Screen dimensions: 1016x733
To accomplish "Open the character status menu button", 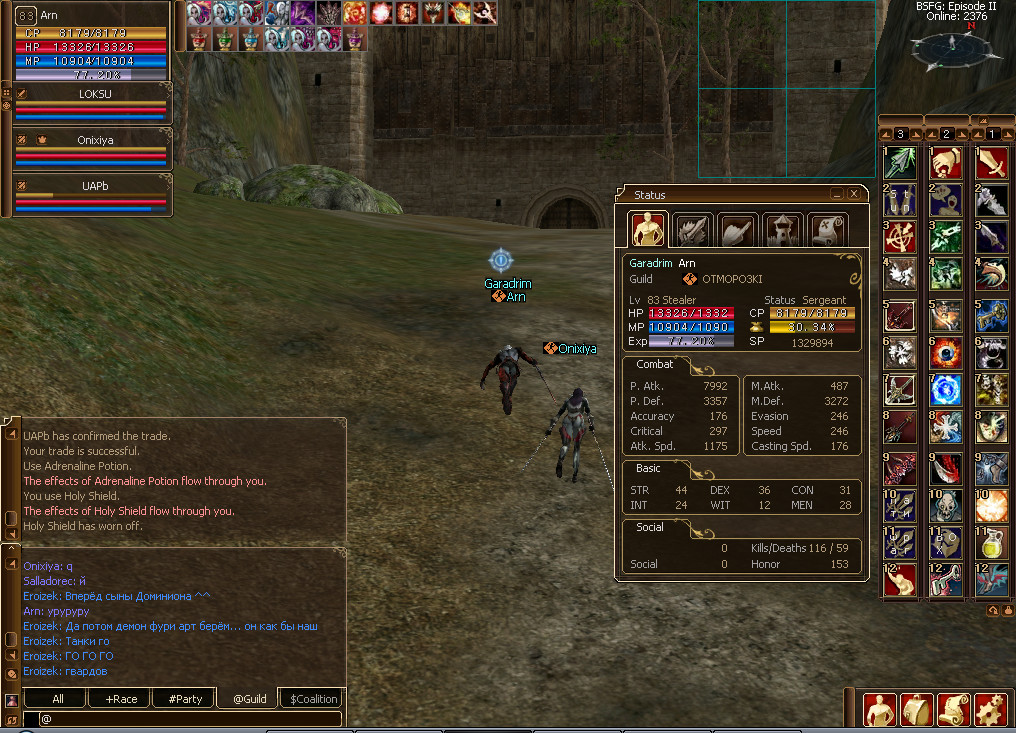I will (880, 709).
